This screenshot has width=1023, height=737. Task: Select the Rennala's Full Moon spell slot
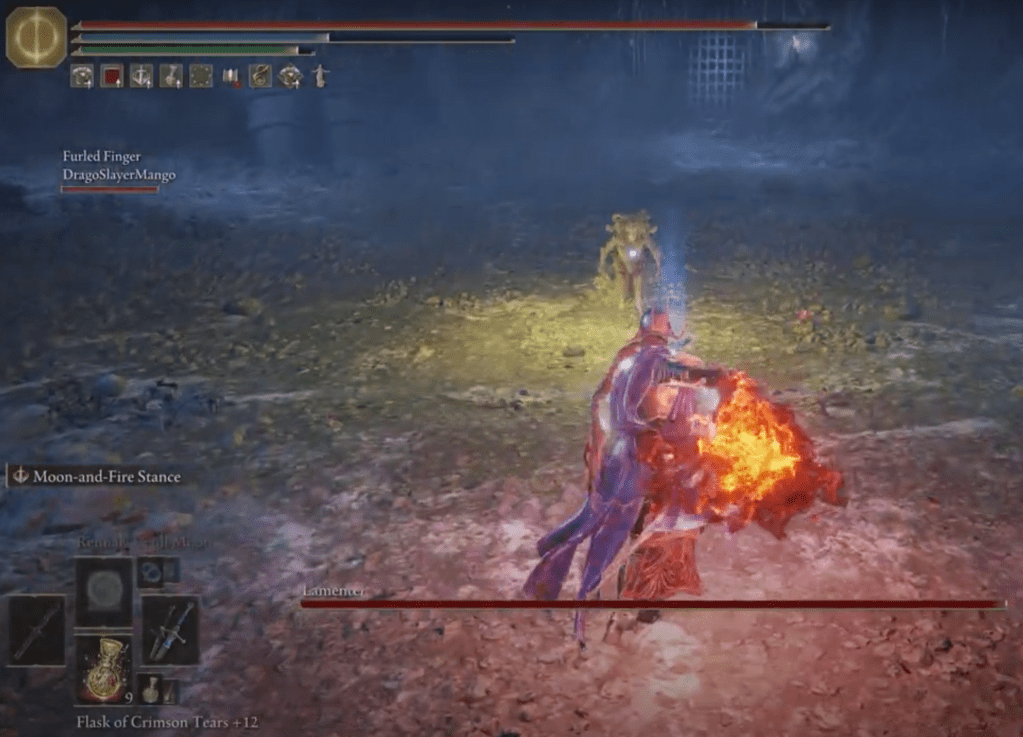pyautogui.click(x=103, y=592)
